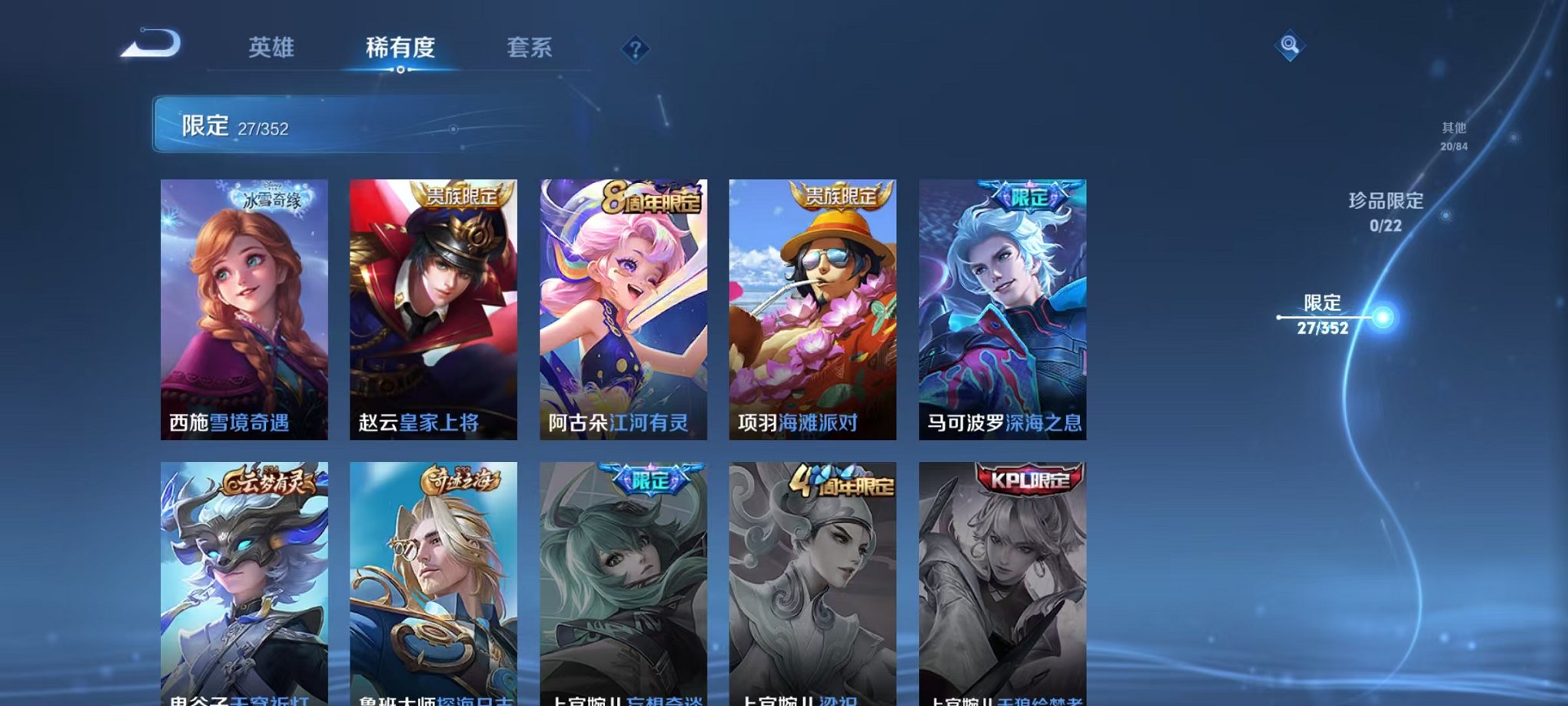Open the 项羽海滩派对 skin thumbnail

[815, 308]
